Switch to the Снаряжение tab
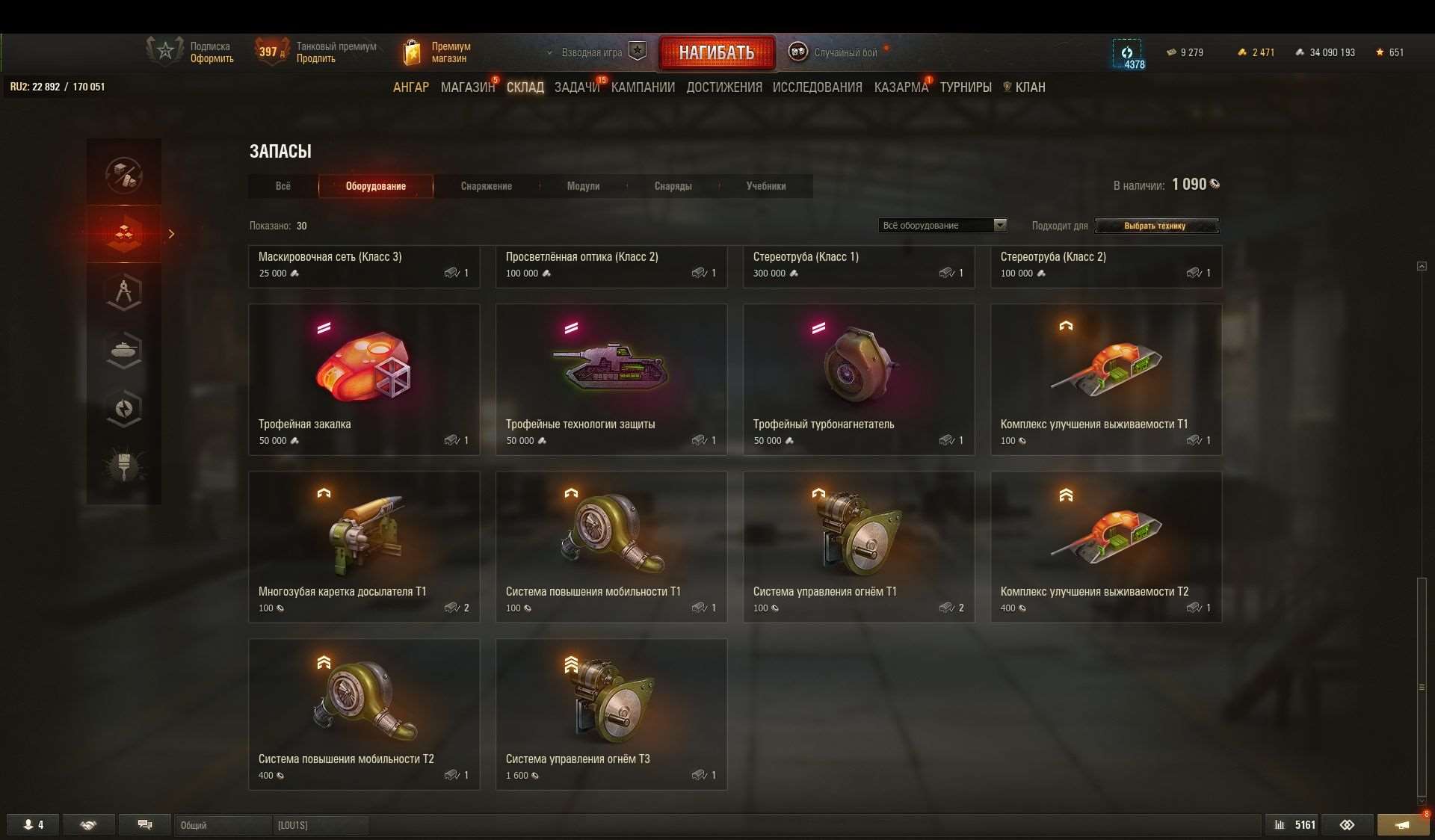 [x=486, y=186]
